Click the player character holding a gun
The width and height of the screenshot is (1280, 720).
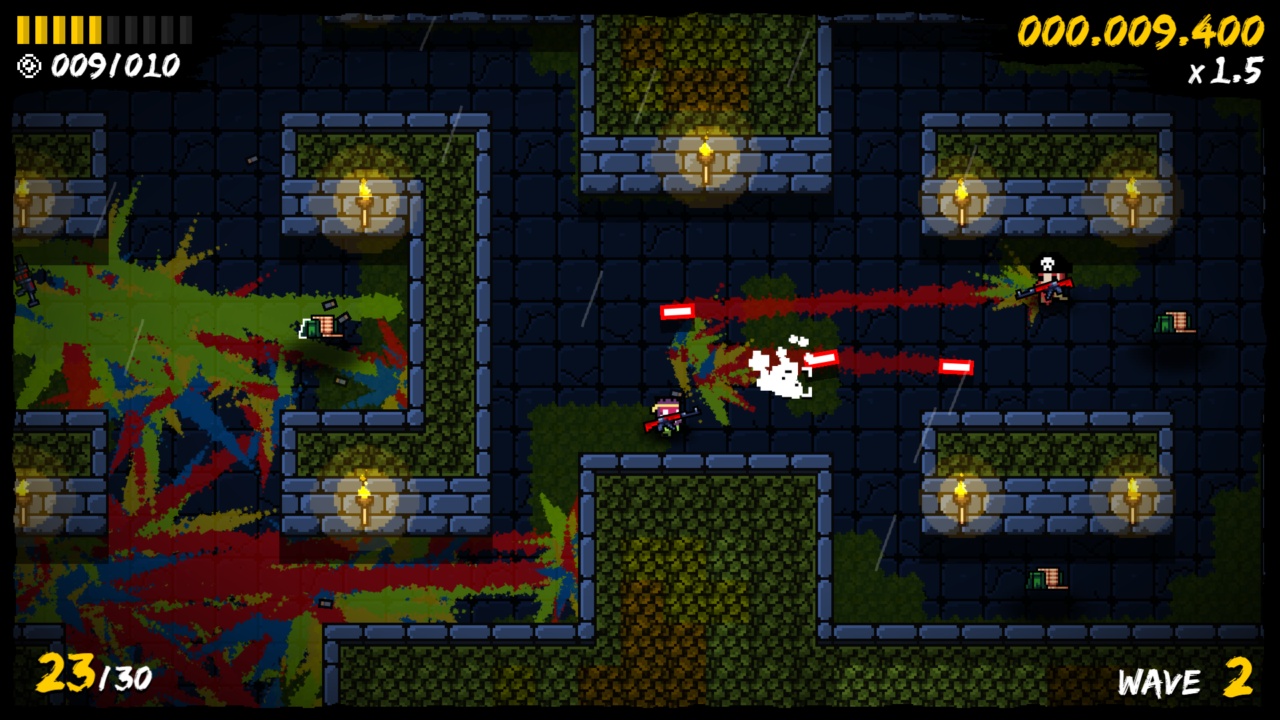point(665,415)
